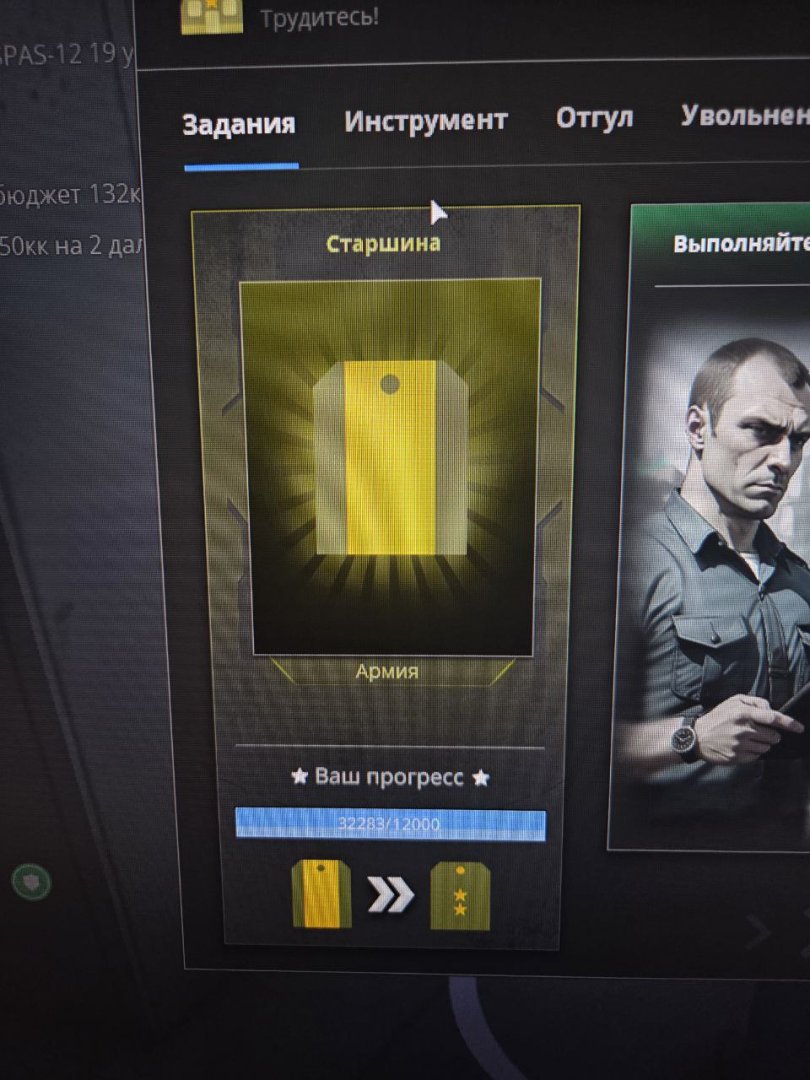This screenshot has height=1080, width=810.
Task: Open the gold-star rank badge at top
Action: click(x=212, y=15)
